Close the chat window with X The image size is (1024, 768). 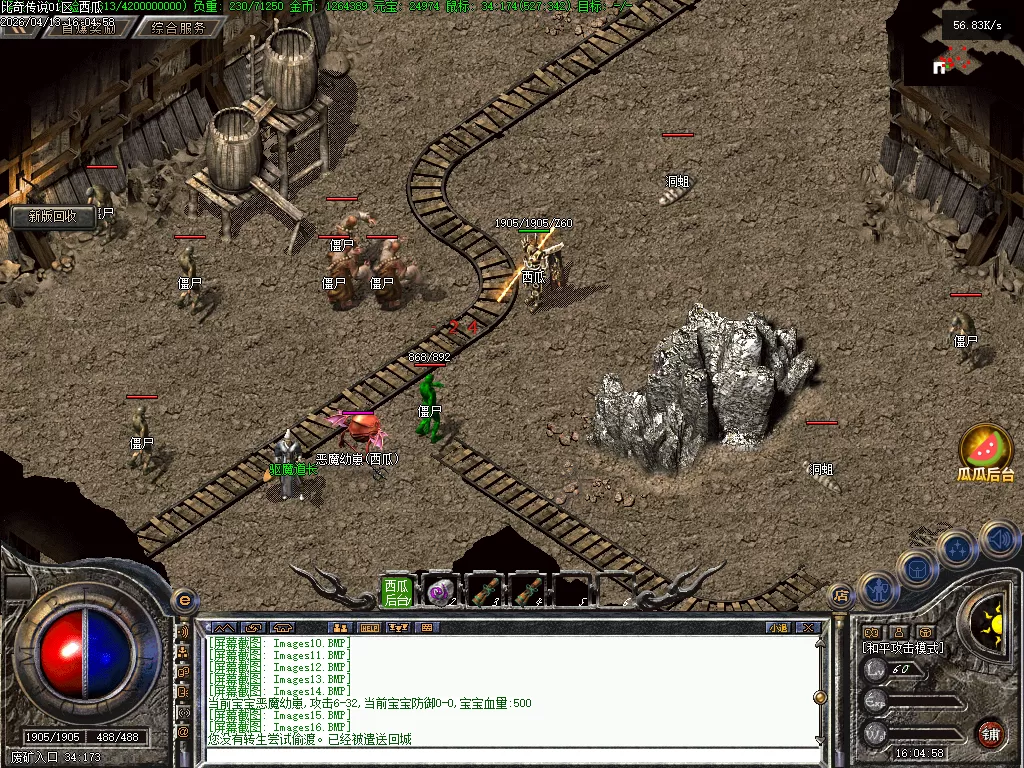808,628
